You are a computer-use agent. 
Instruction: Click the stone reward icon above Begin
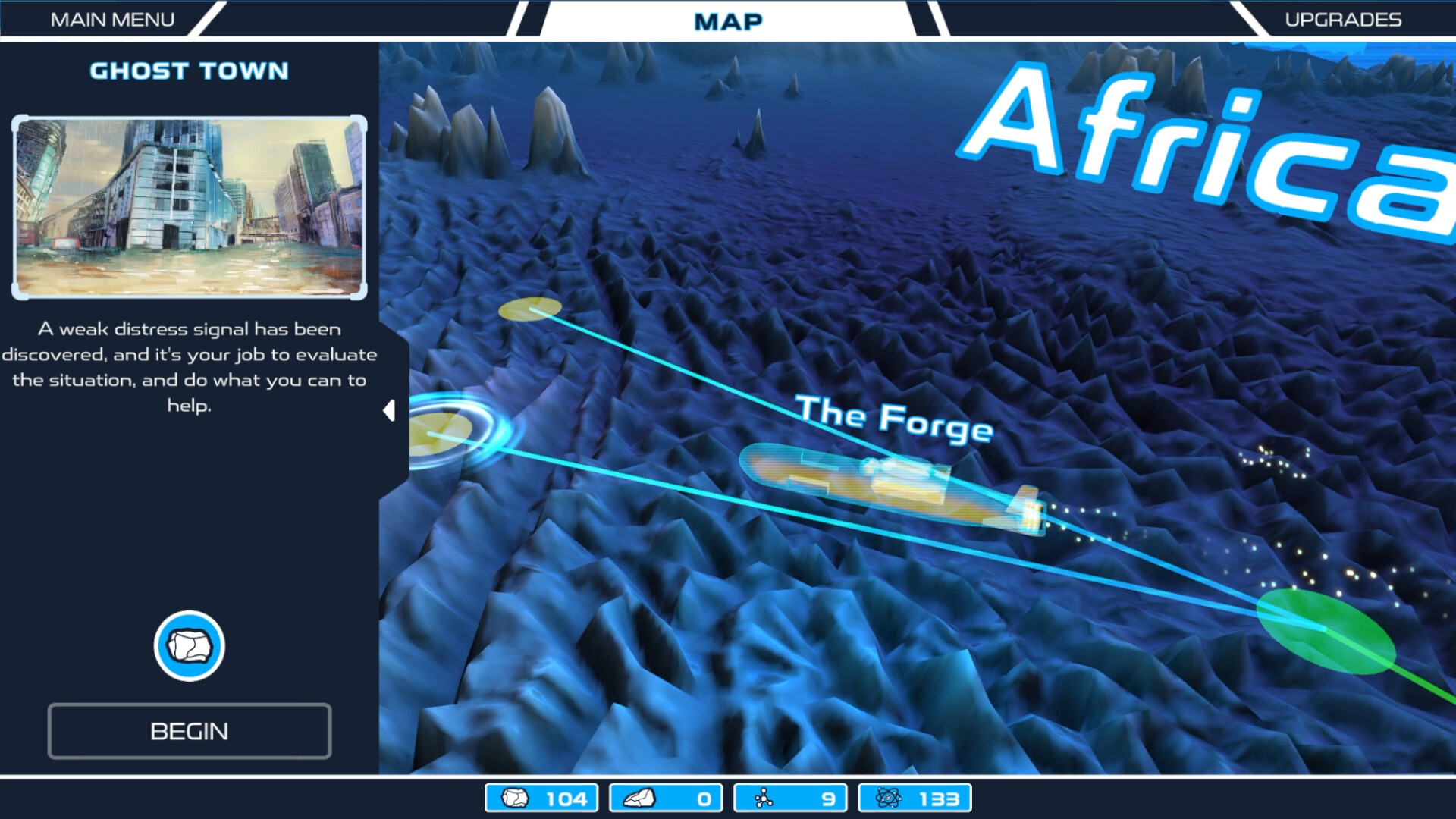pos(189,645)
